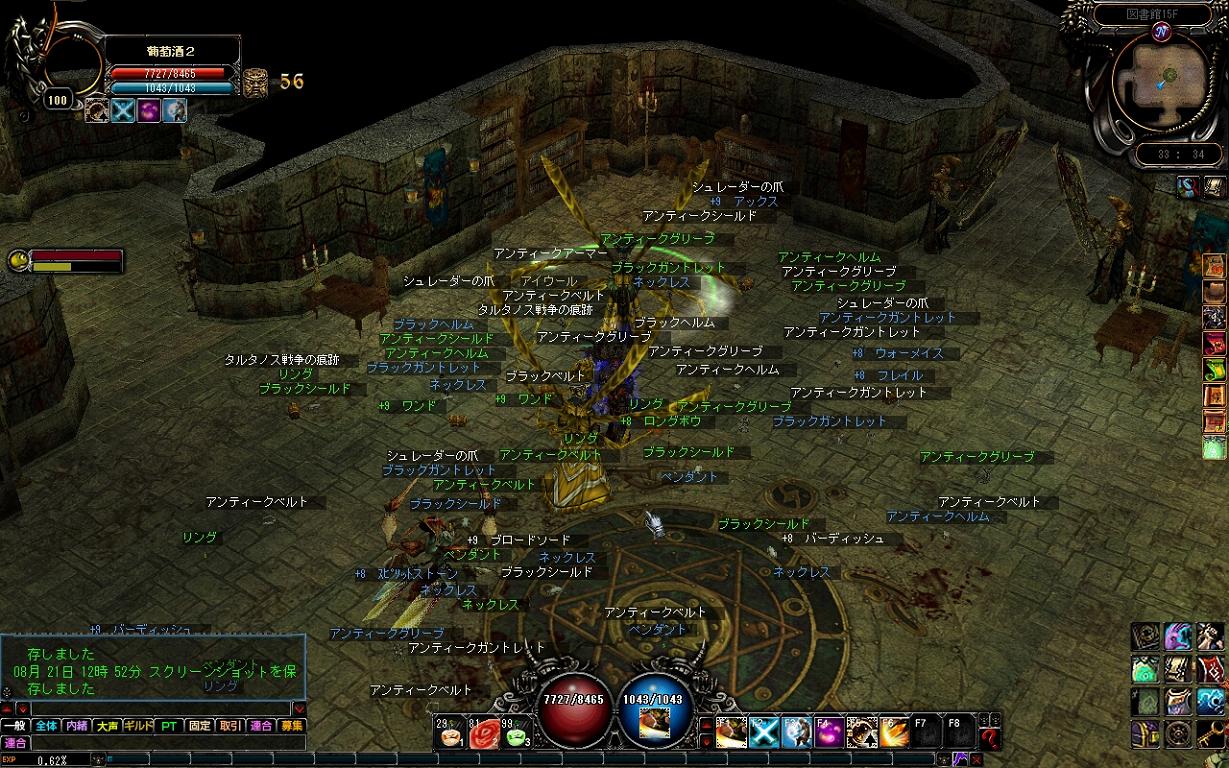Screen dimensions: 1229x768
Task: Activate the F2 crossed blue swords skill
Action: pos(764,733)
